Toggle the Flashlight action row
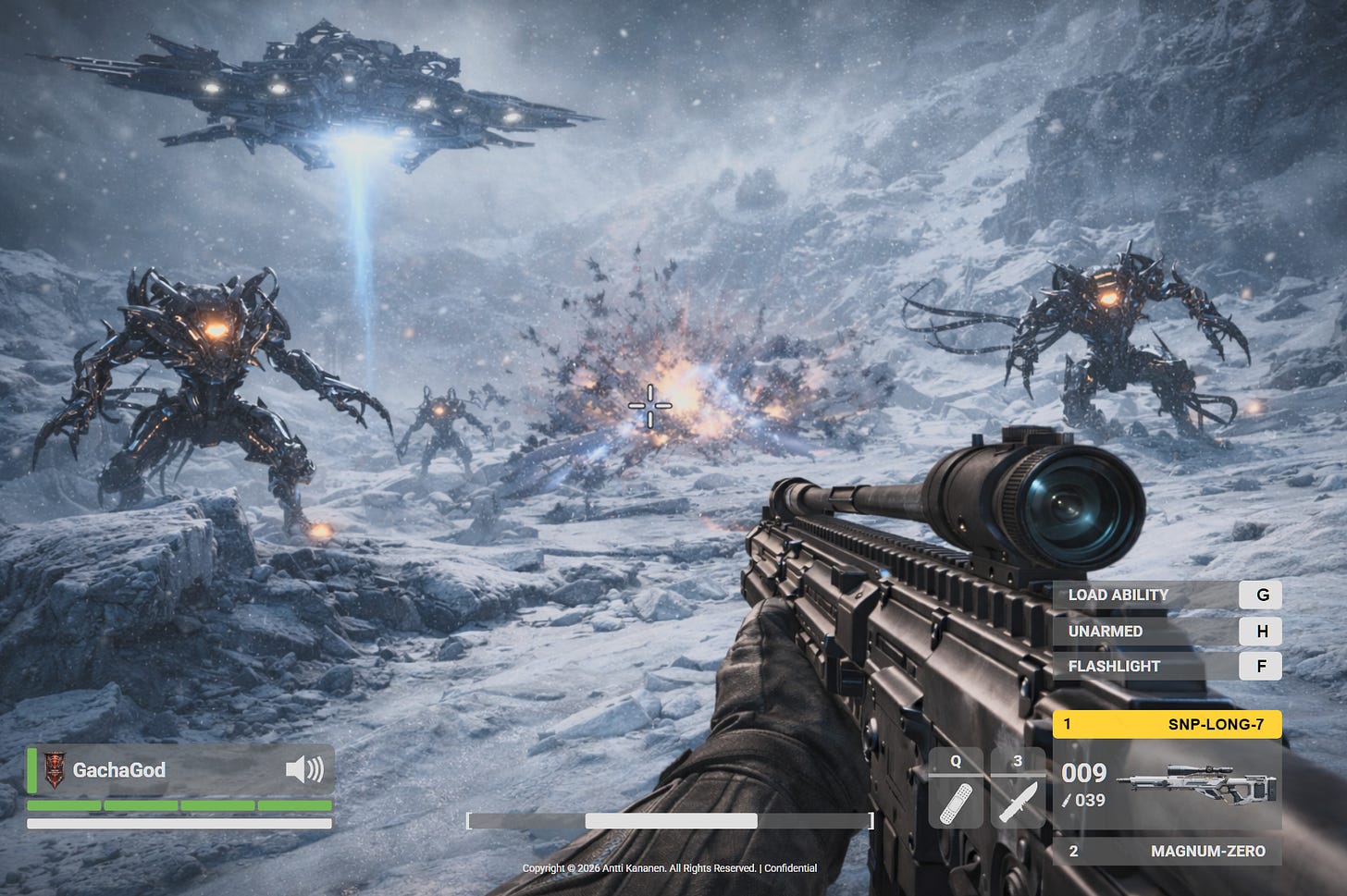Image resolution: width=1347 pixels, height=896 pixels. (x=1167, y=666)
